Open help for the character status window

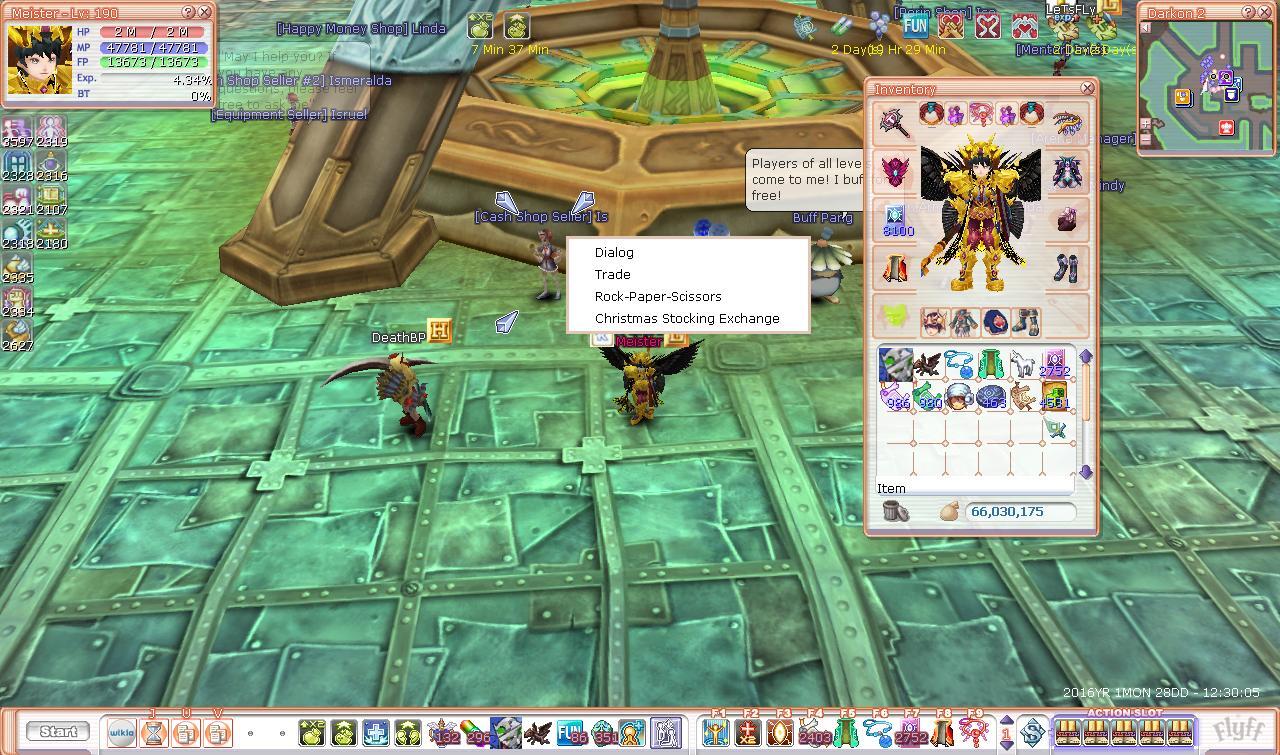189,13
